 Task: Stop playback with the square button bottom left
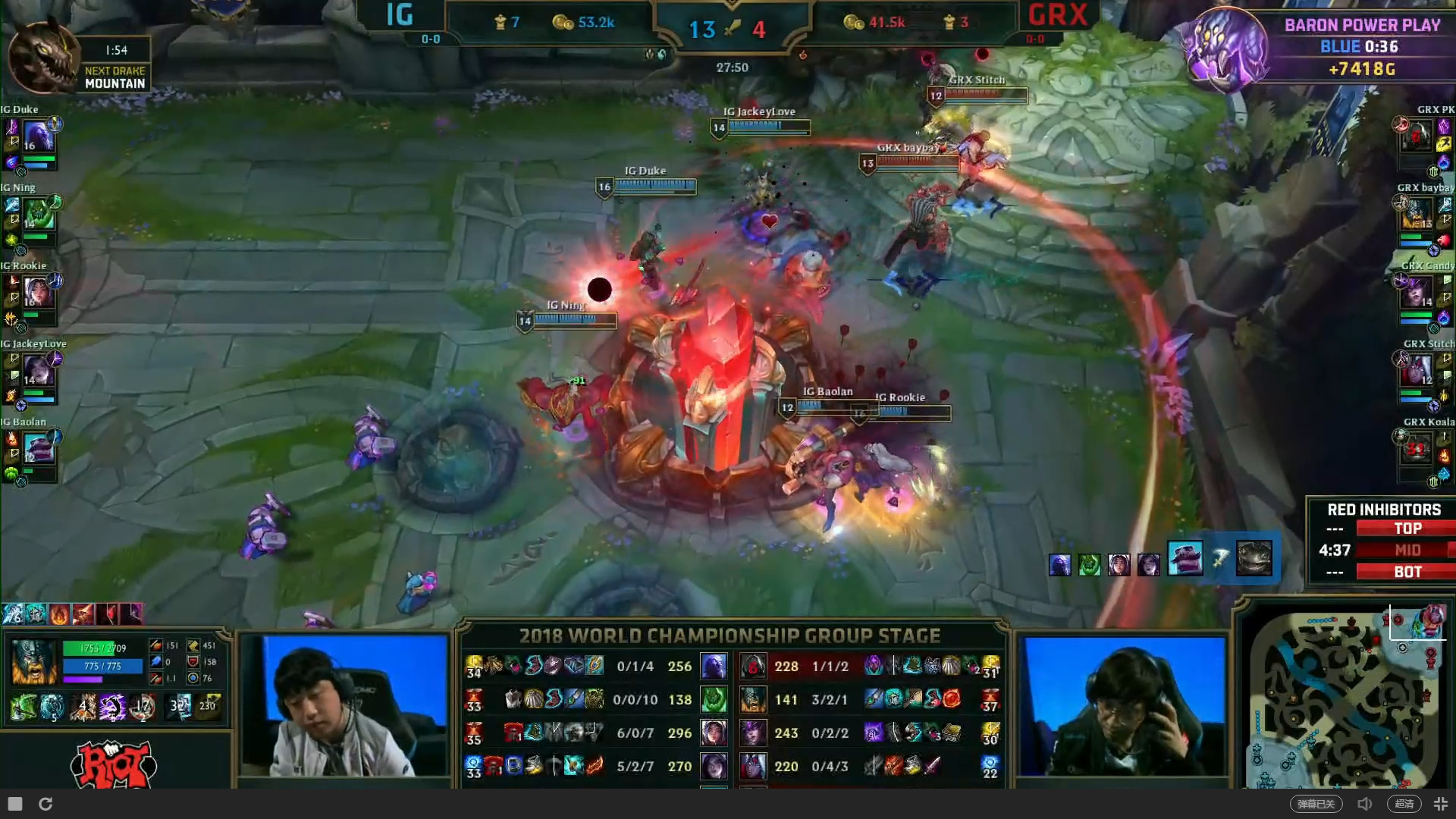15,803
